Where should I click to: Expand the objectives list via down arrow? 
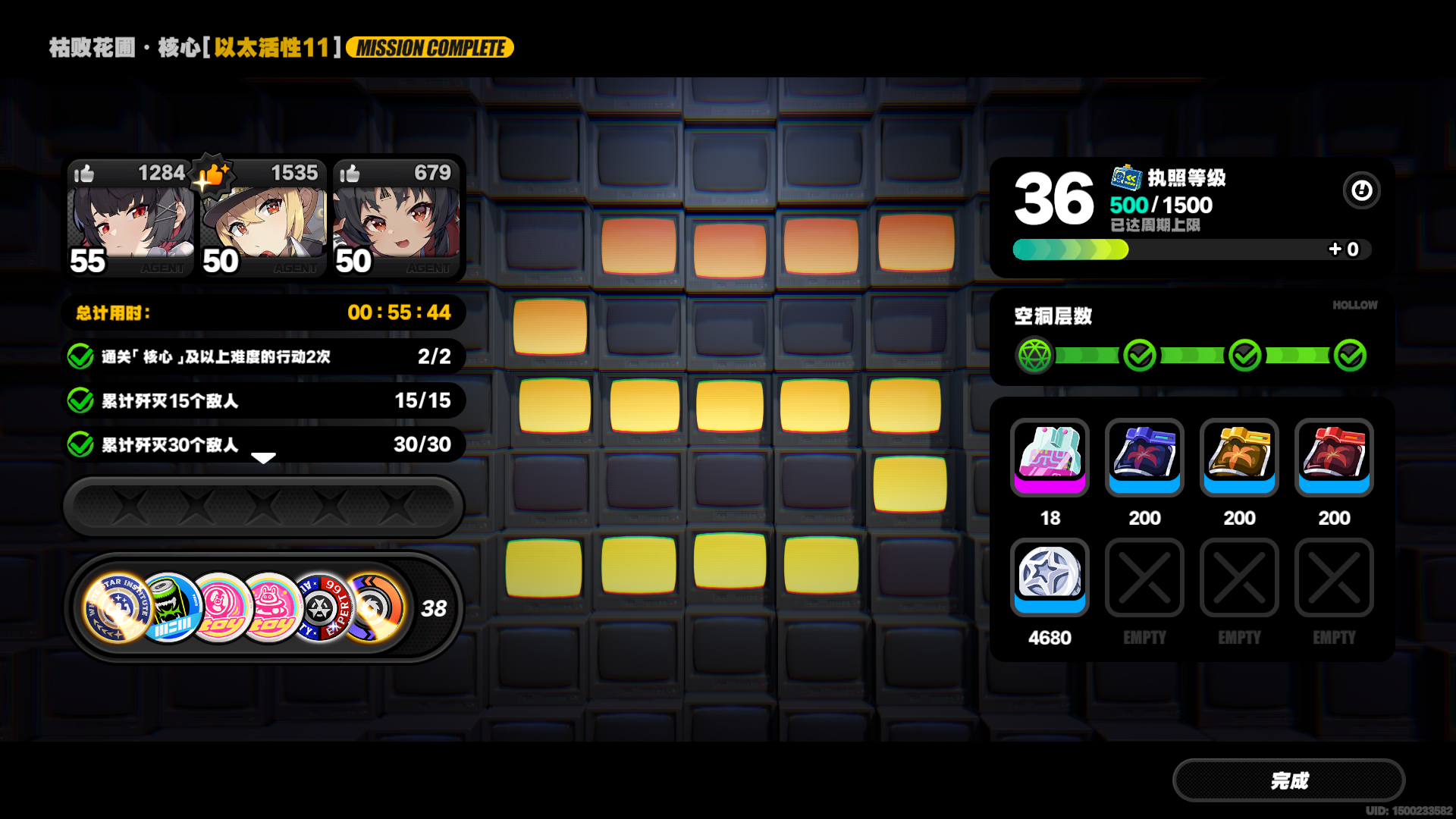pyautogui.click(x=263, y=459)
